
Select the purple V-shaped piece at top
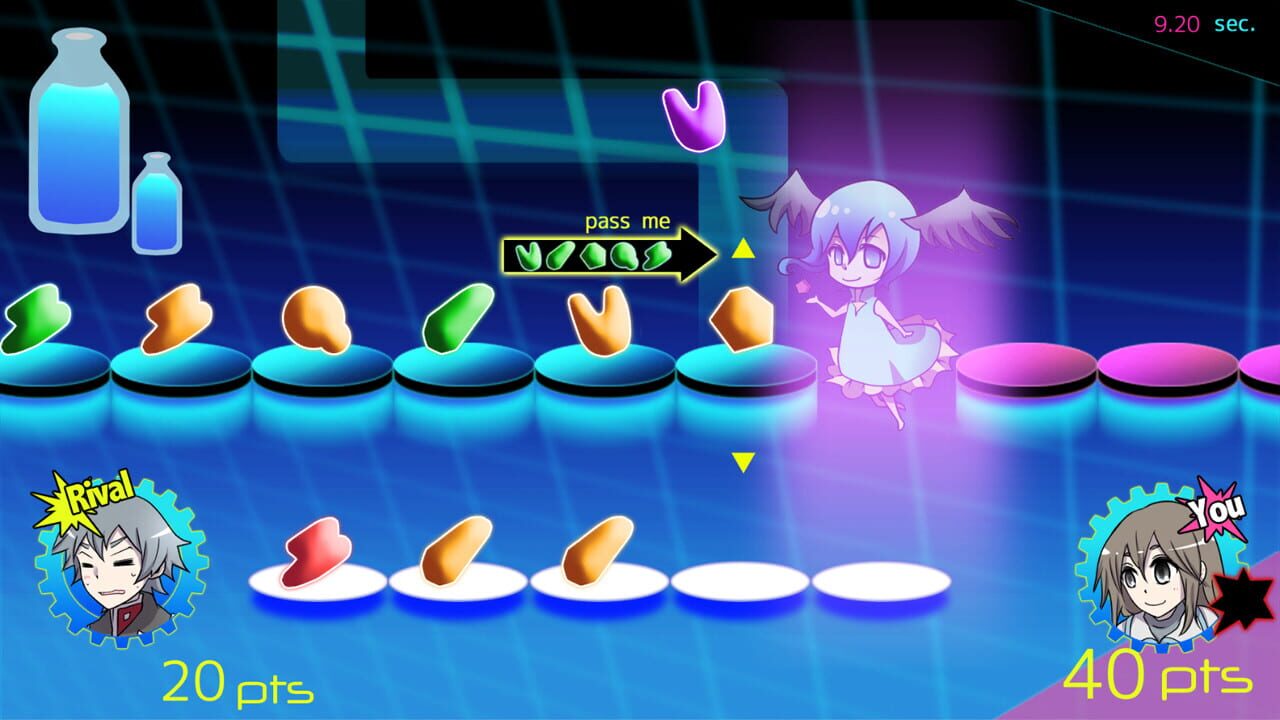point(693,115)
